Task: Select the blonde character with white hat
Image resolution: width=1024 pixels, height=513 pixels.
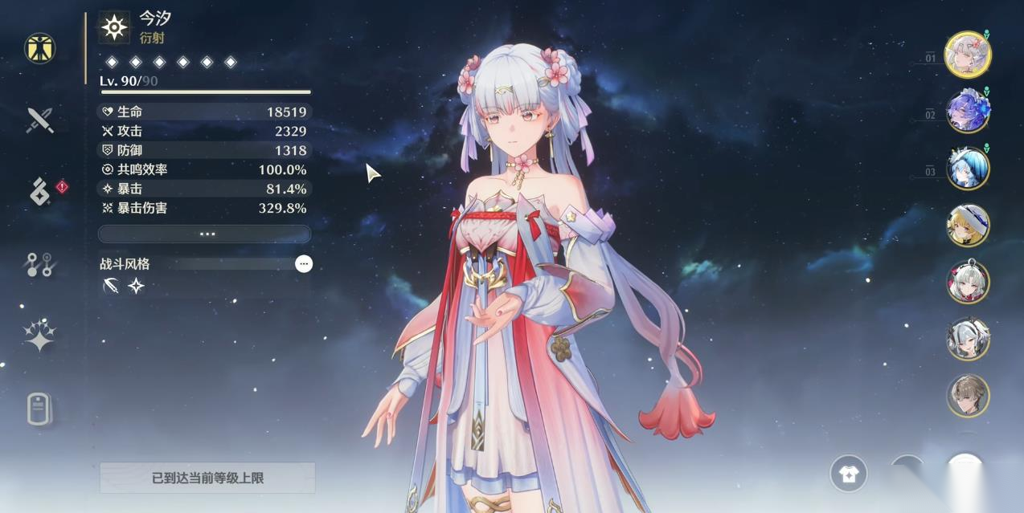Action: 968,226
